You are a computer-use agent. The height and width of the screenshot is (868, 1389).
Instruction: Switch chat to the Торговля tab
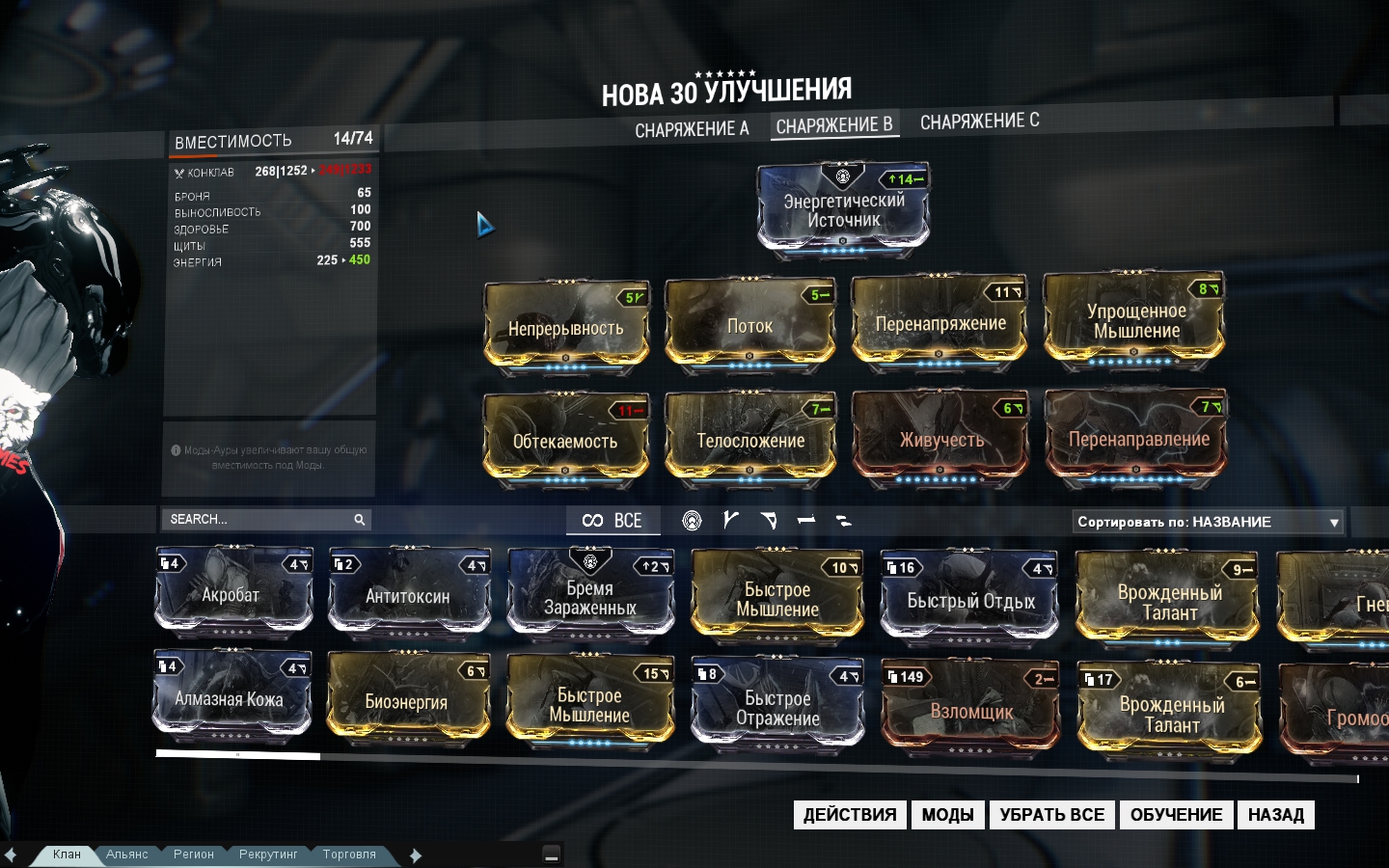(349, 854)
